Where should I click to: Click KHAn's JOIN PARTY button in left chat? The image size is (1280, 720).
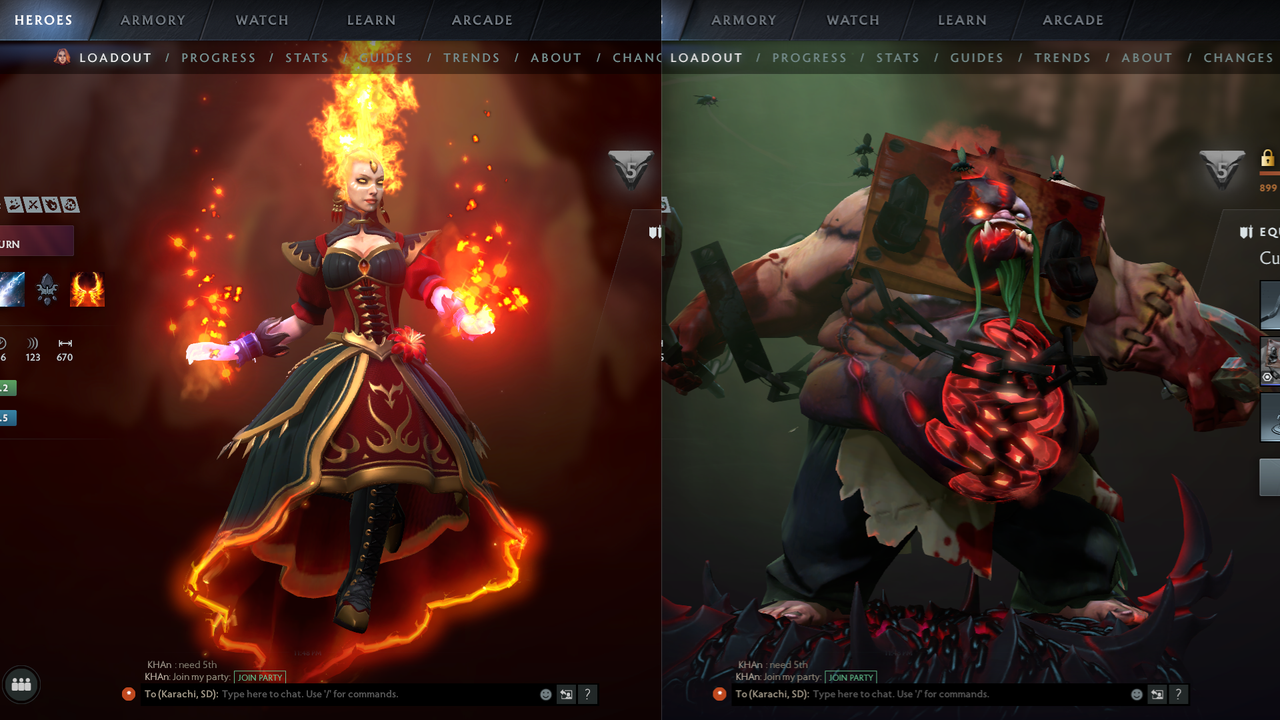(x=259, y=677)
